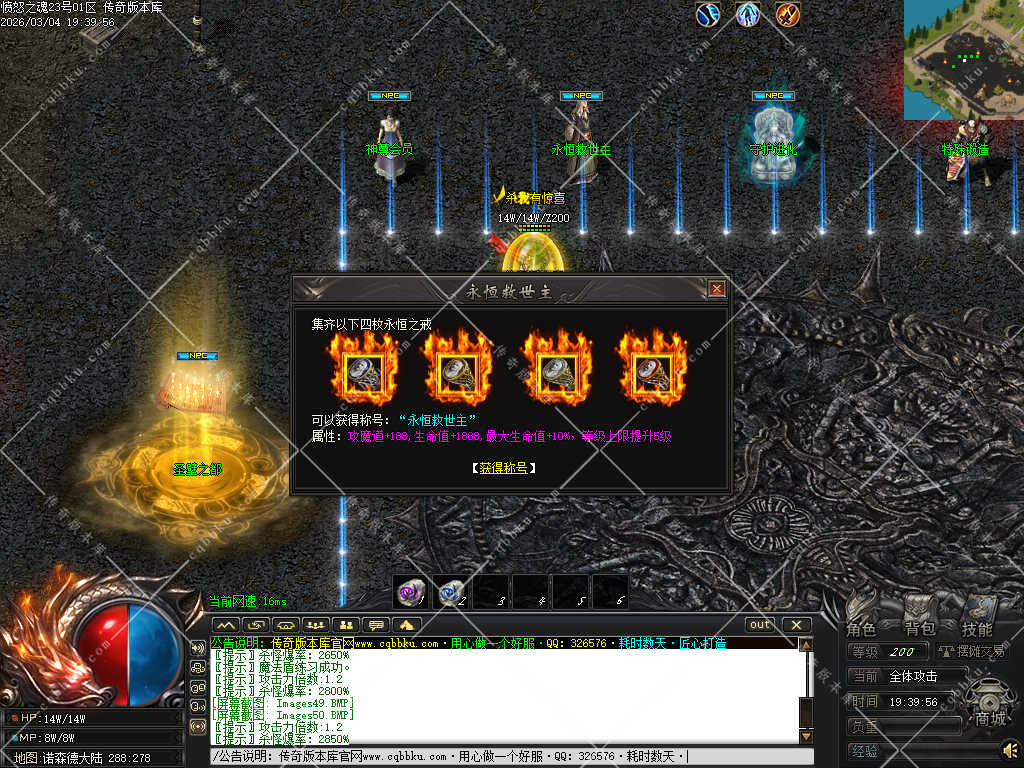Close the 永恒救世主 dialog window
The height and width of the screenshot is (768, 1024).
(716, 289)
